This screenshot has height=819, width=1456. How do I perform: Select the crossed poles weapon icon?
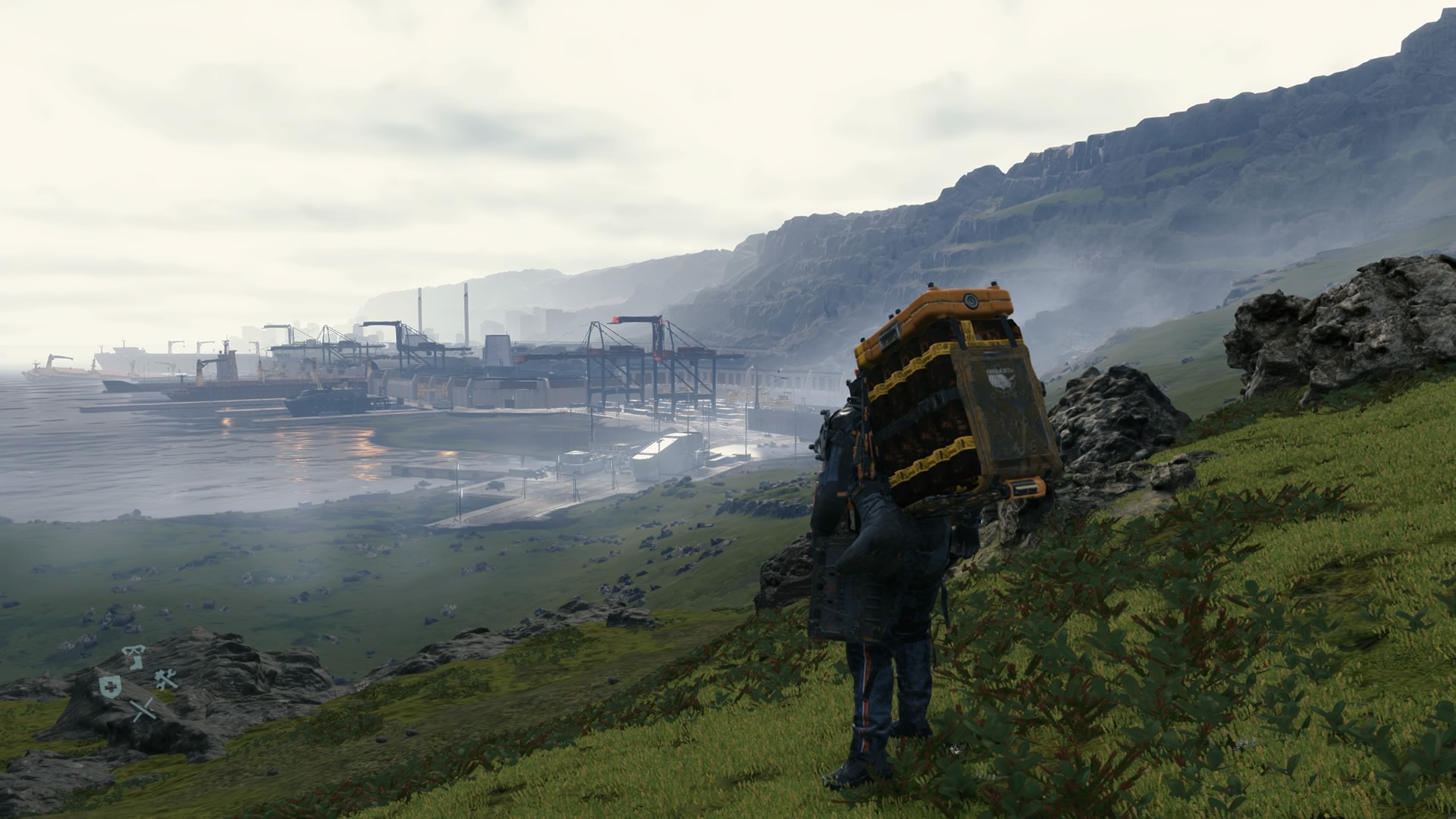pyautogui.click(x=142, y=711)
